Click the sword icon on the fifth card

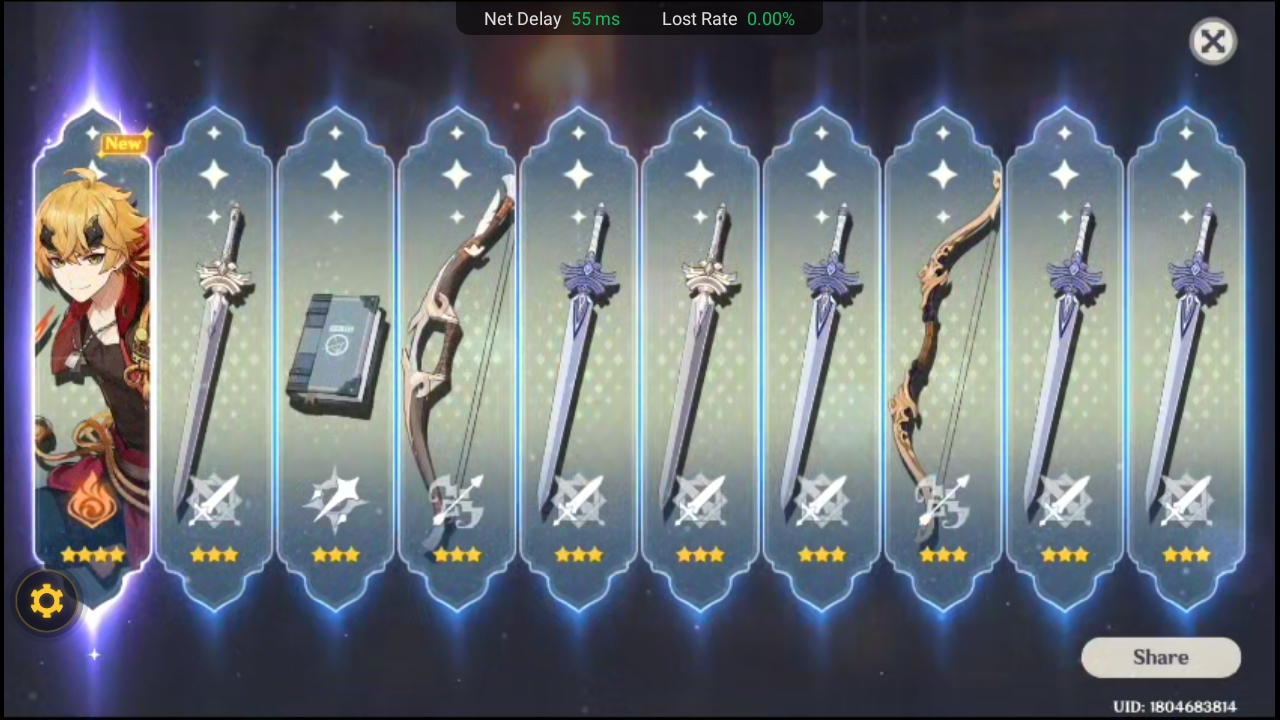578,500
